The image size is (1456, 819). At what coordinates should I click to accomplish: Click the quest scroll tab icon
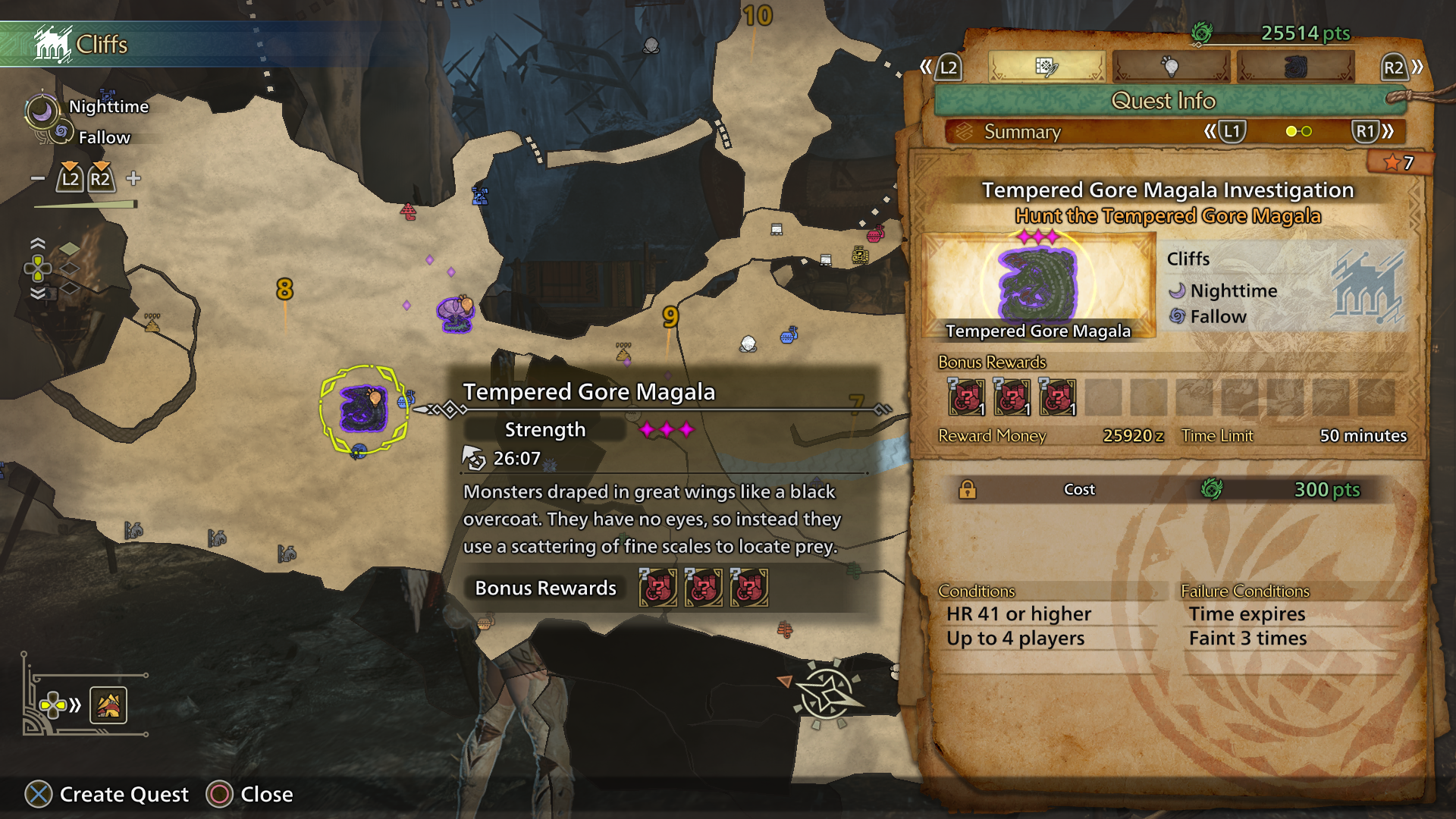click(1047, 66)
